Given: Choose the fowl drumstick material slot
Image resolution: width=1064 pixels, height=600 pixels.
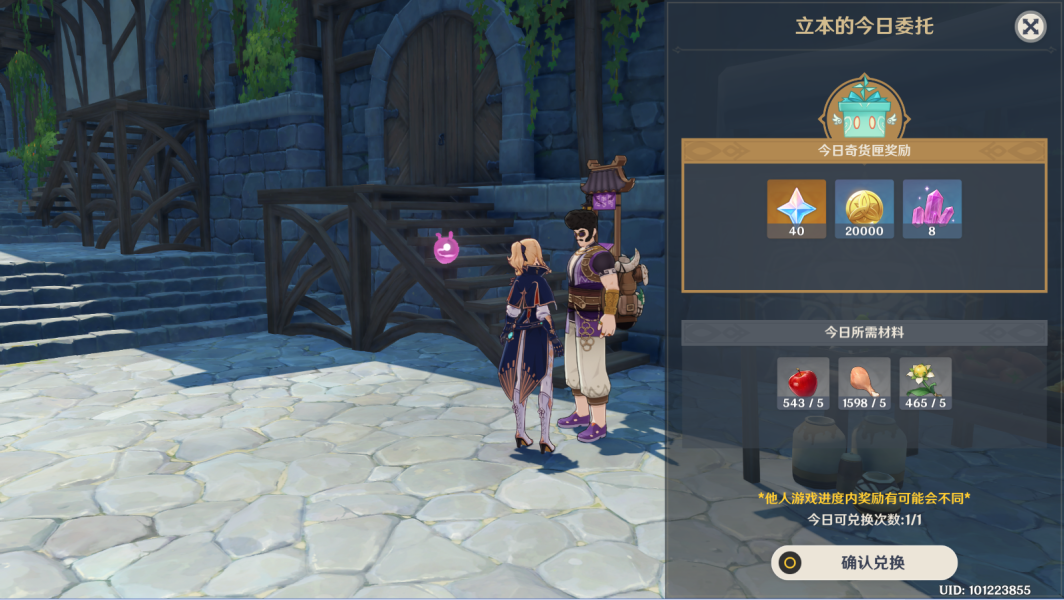Looking at the screenshot, I should tap(864, 384).
